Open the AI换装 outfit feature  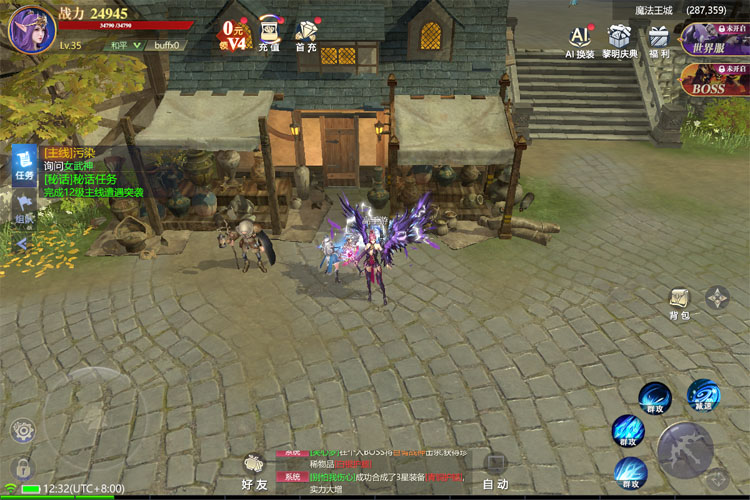(579, 42)
